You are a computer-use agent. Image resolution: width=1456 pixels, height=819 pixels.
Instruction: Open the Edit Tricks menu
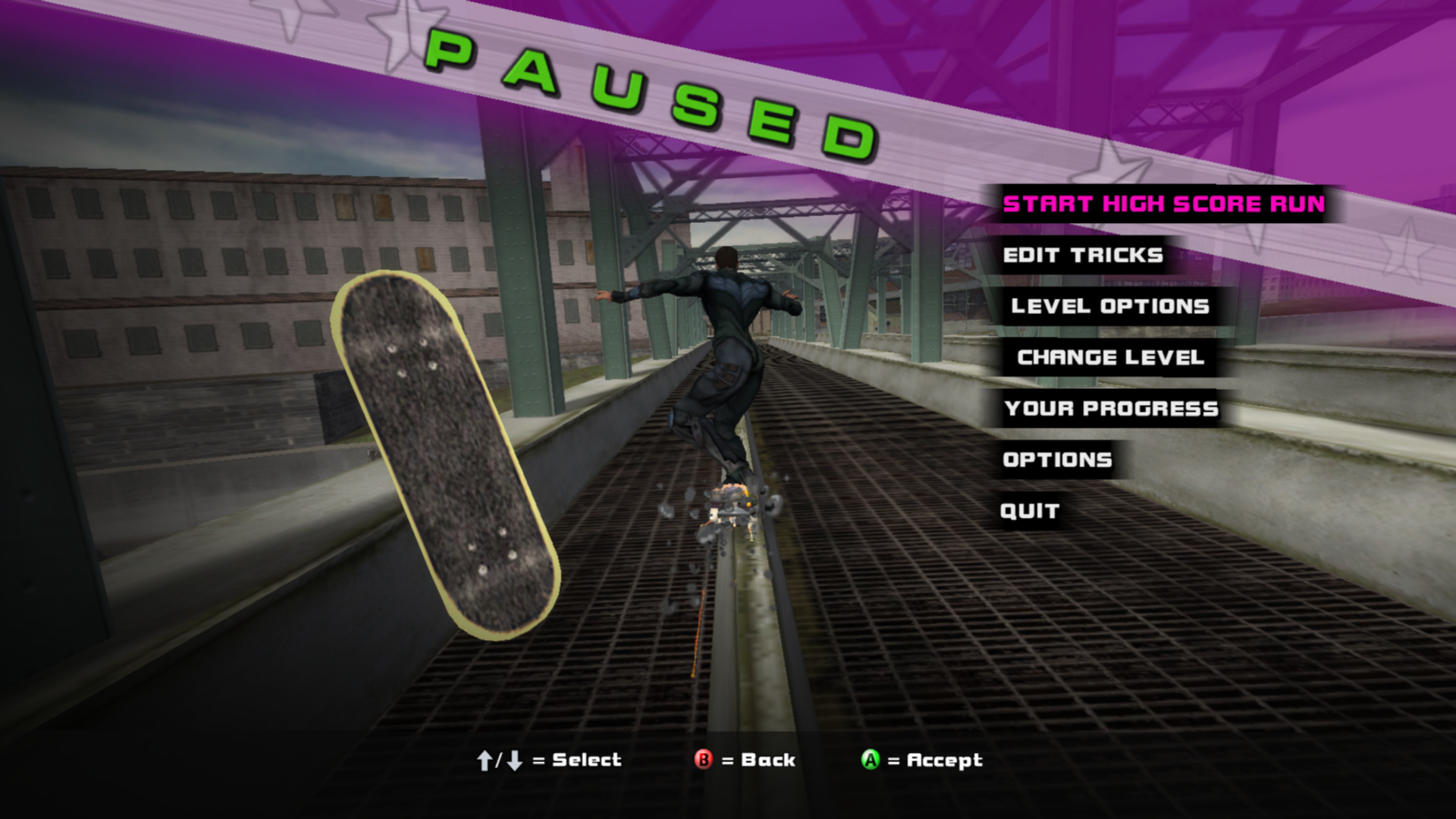(1082, 256)
